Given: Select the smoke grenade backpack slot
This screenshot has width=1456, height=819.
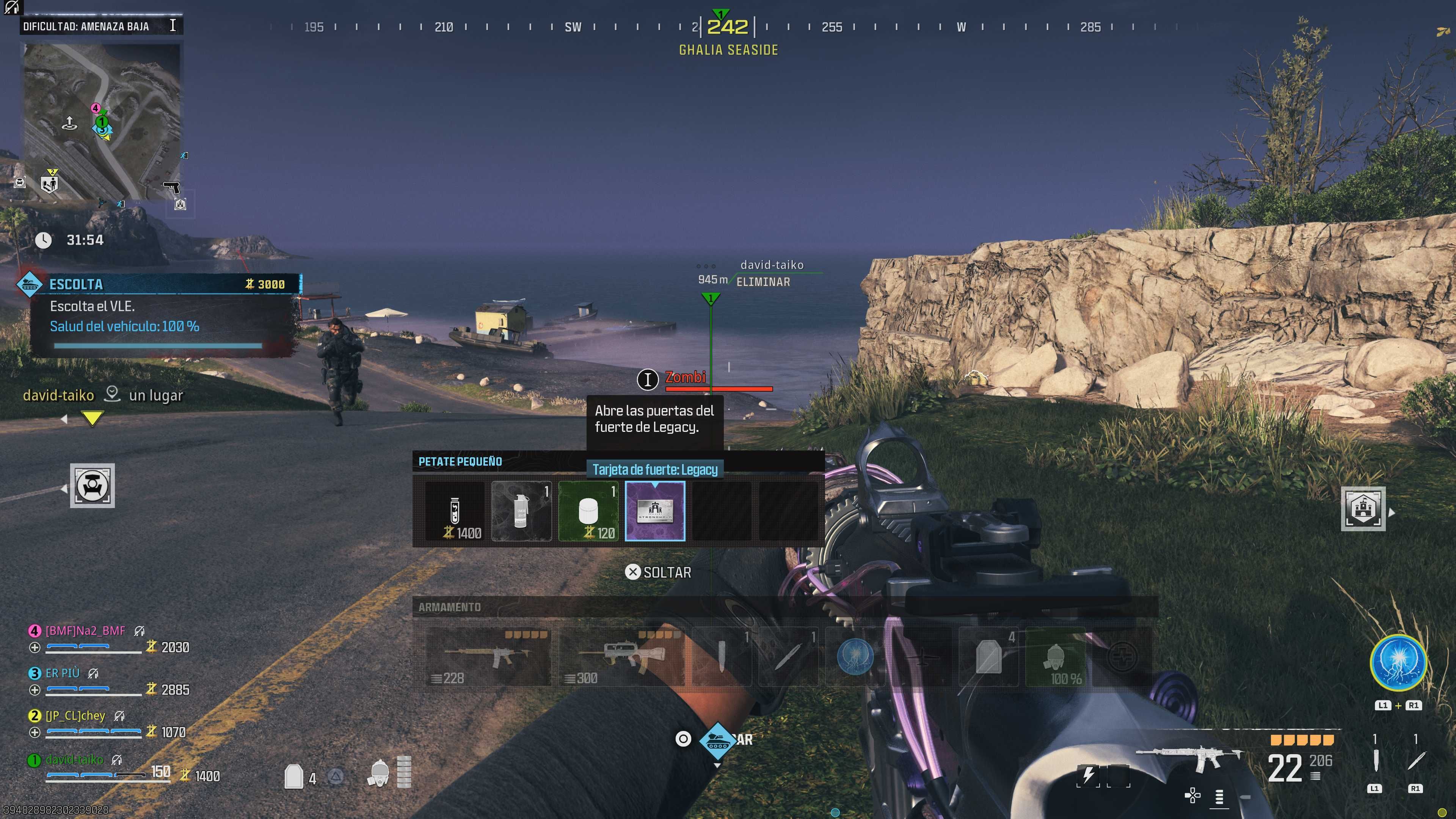Looking at the screenshot, I should pyautogui.click(x=521, y=511).
